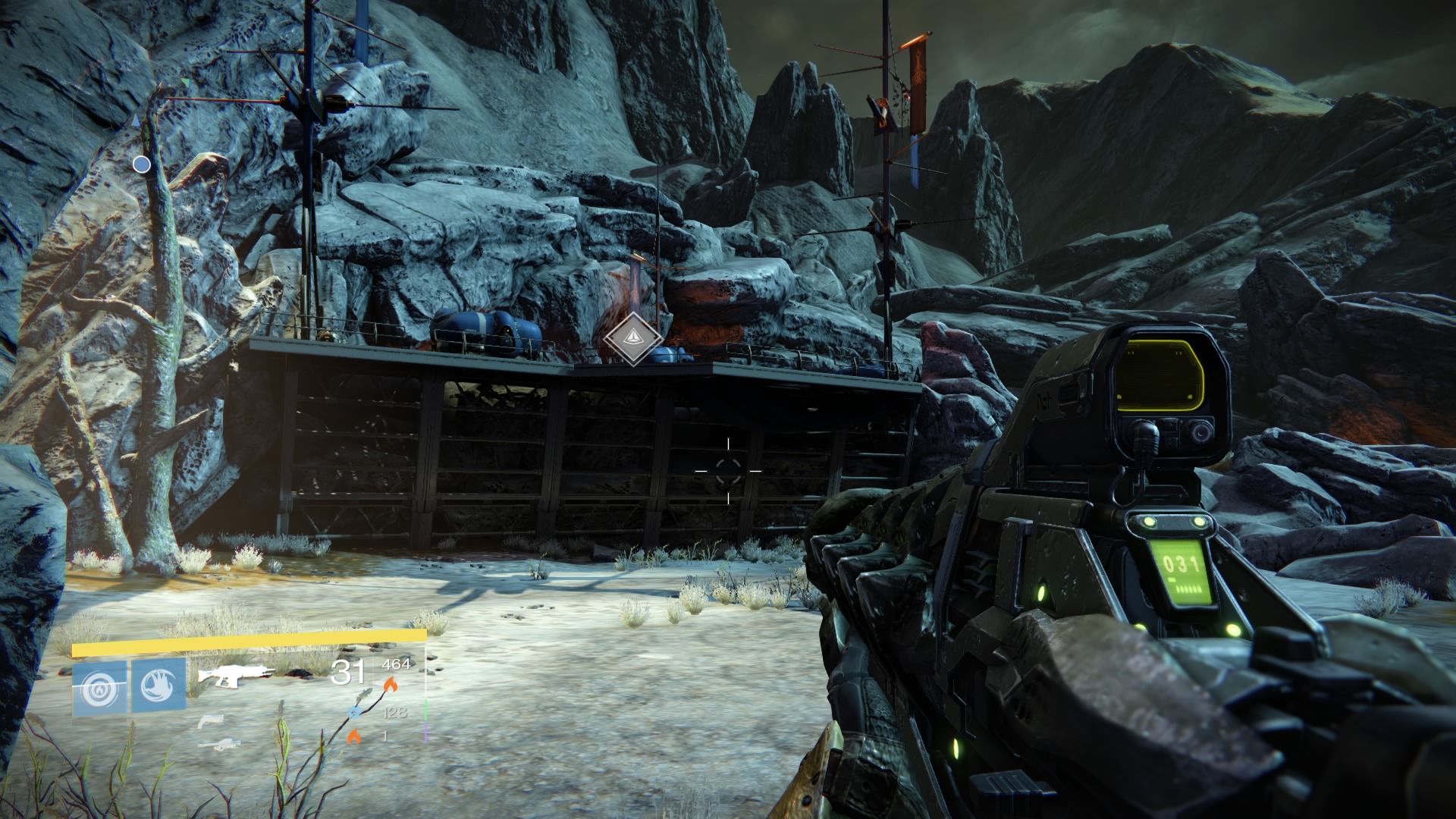Click the auto rifle weapon silhouette icon
1456x819 pixels.
pyautogui.click(x=235, y=674)
